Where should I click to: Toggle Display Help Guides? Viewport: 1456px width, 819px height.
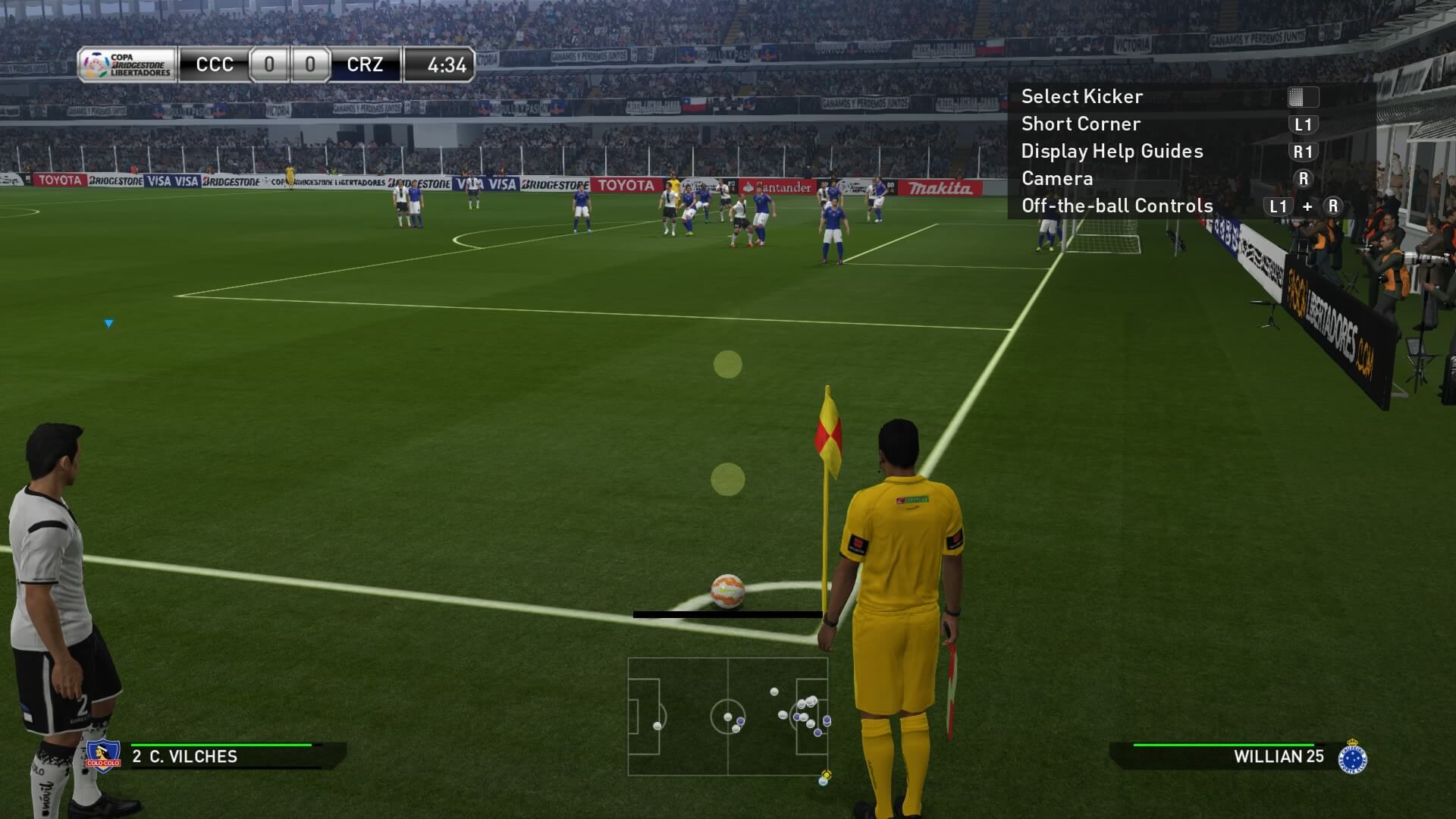pos(1112,151)
